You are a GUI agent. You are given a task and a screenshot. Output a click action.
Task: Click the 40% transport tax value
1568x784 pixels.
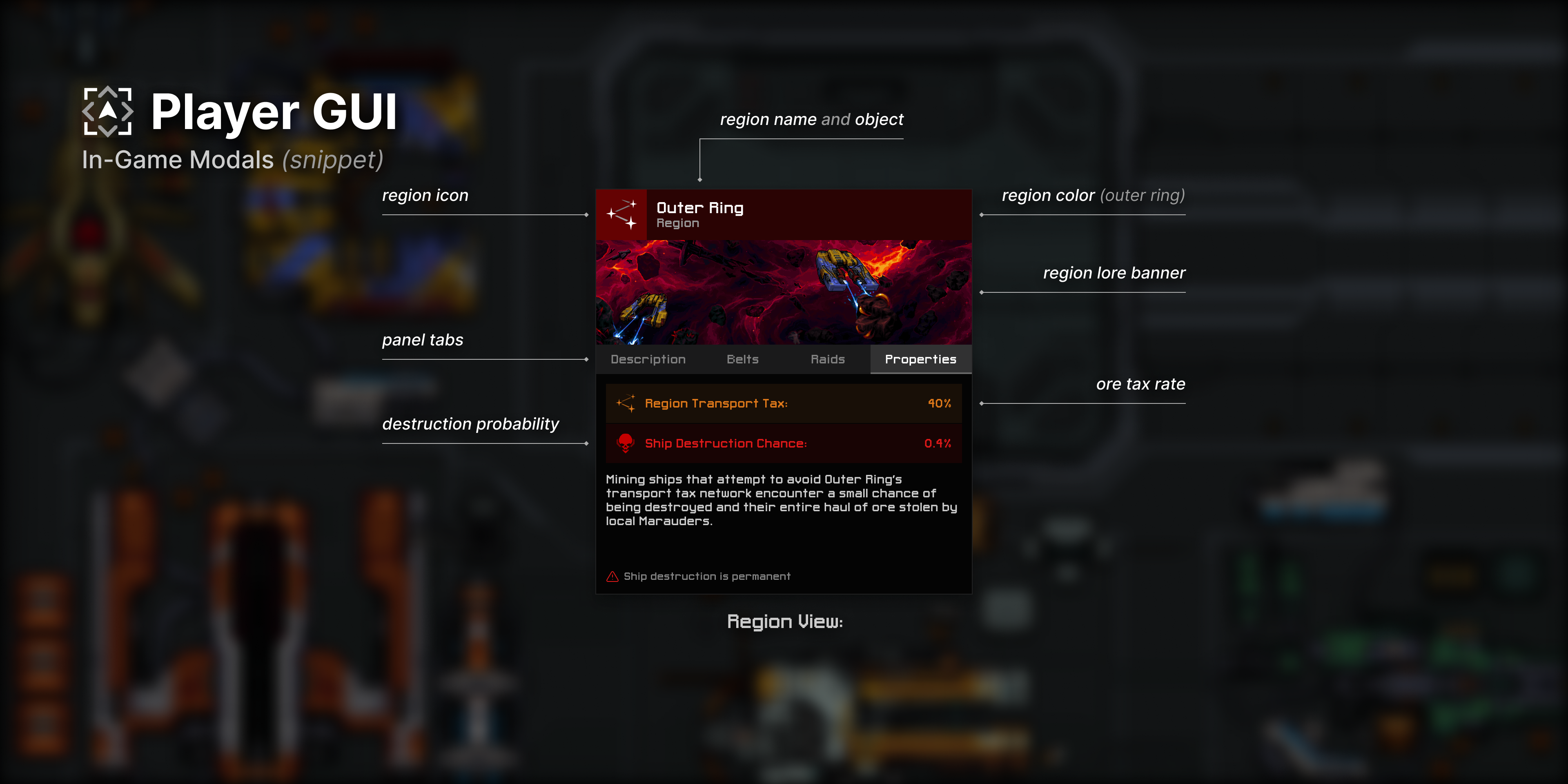click(x=939, y=402)
